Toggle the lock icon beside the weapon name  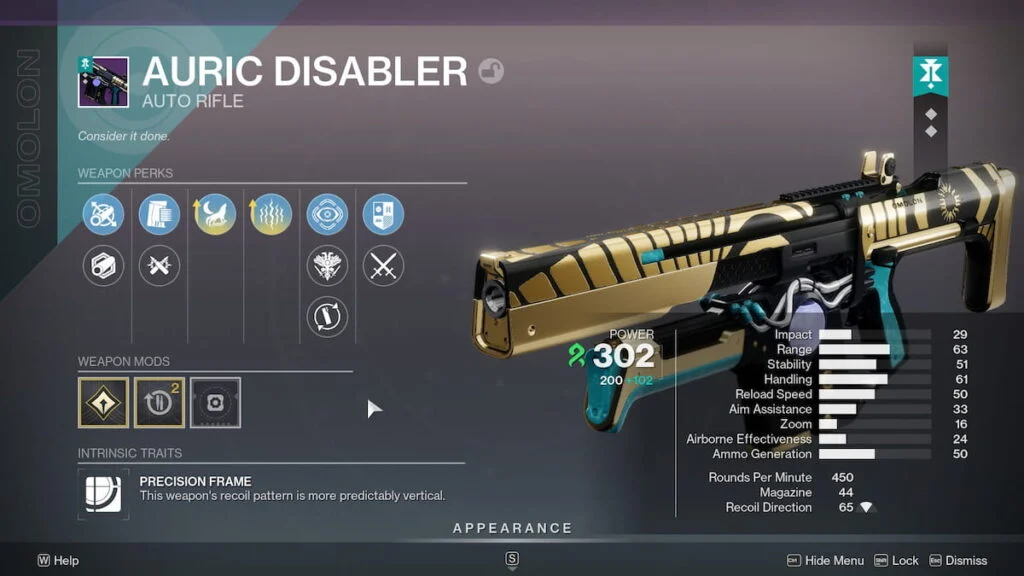[x=491, y=71]
